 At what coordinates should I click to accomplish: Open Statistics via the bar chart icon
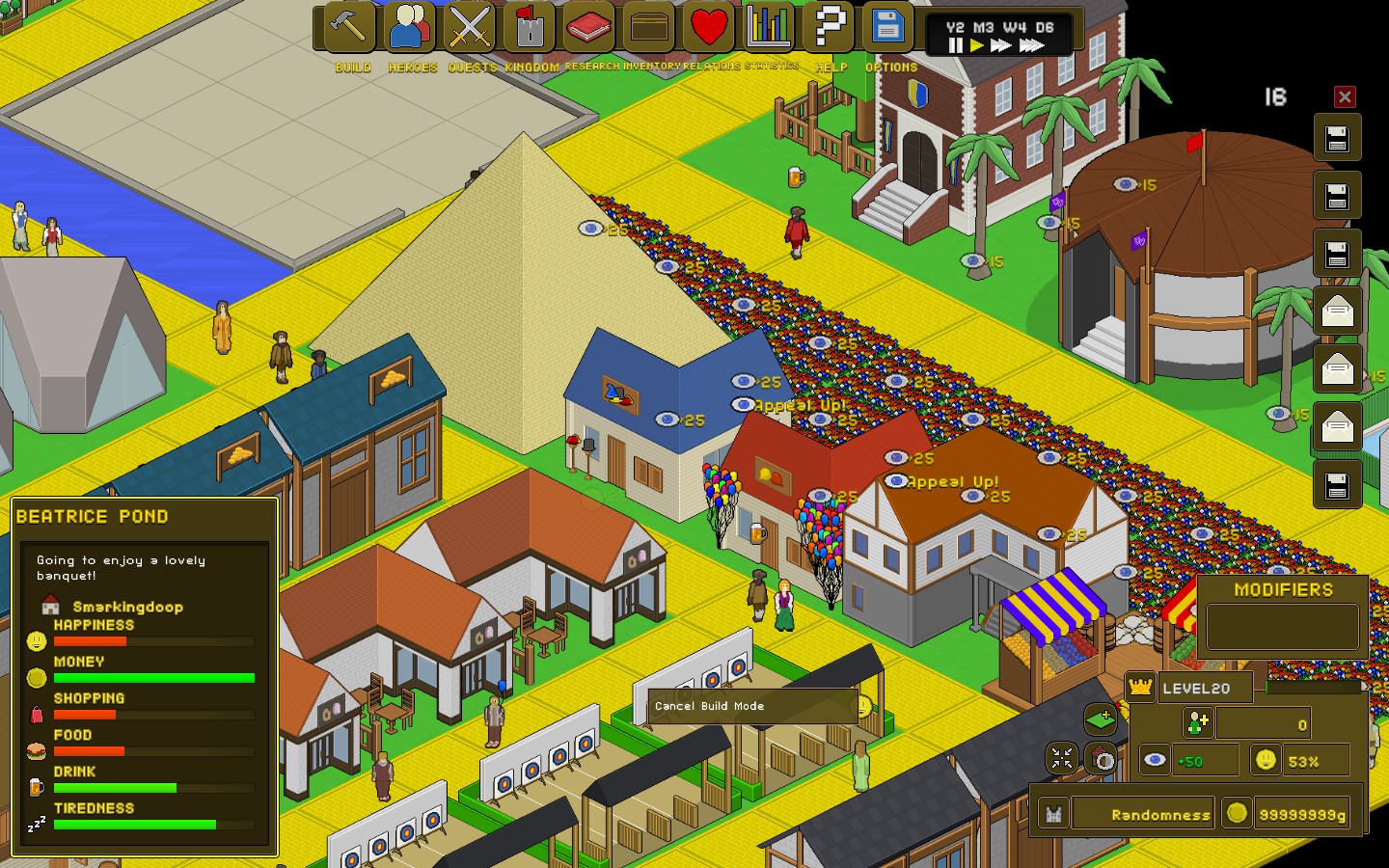767,28
